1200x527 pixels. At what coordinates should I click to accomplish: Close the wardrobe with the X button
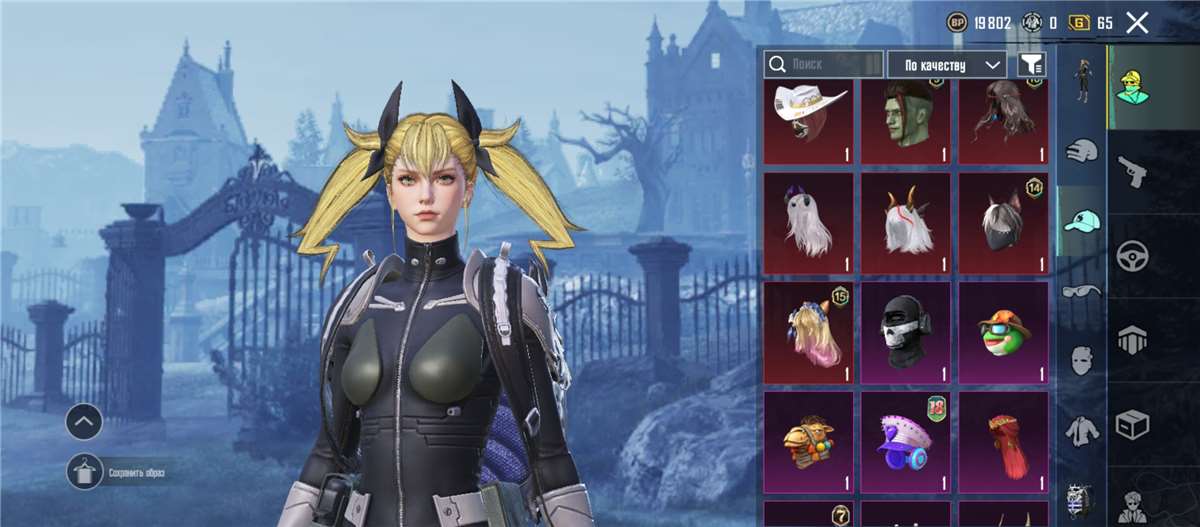[1136, 23]
